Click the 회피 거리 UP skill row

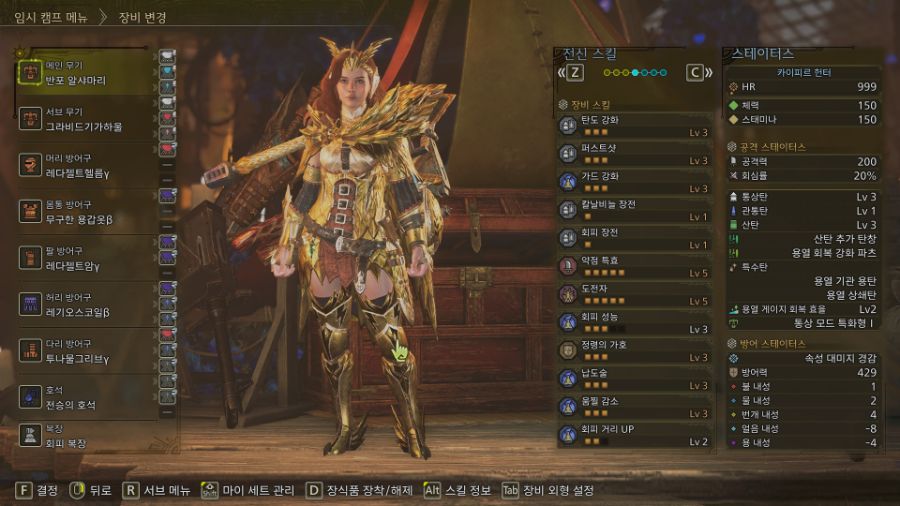pyautogui.click(x=635, y=434)
